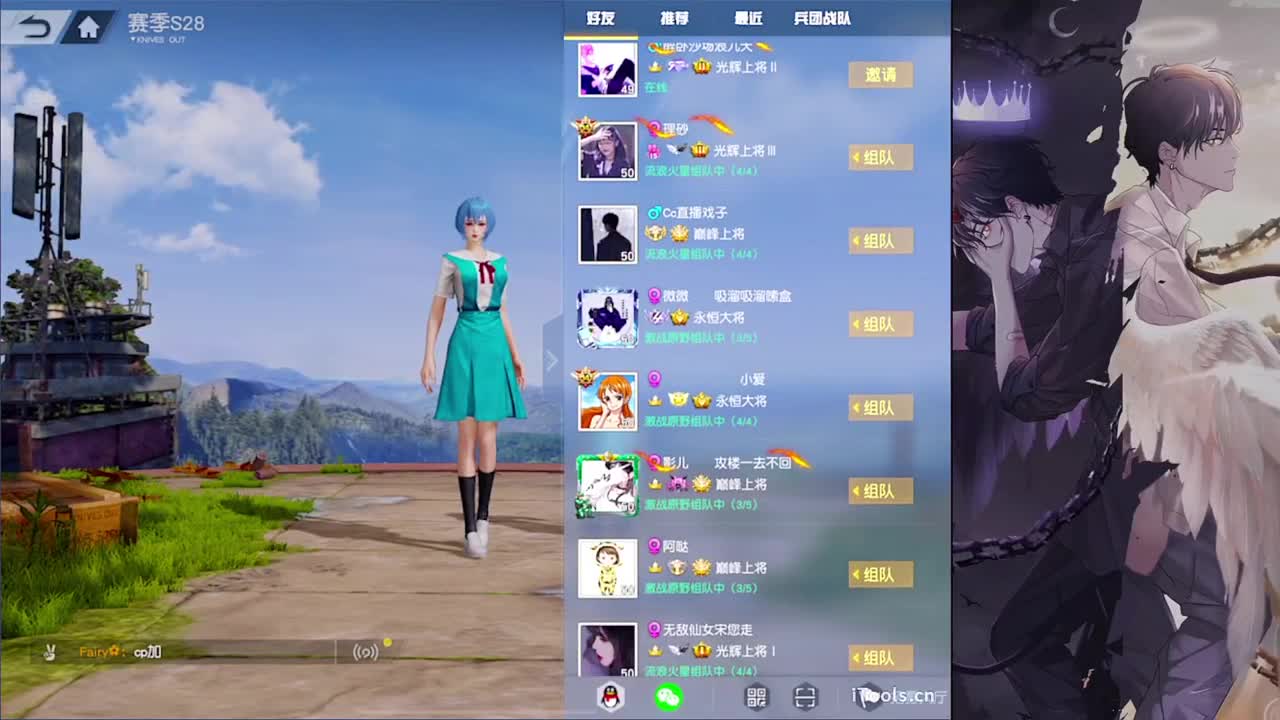Open the 最近 tab
1280x720 pixels.
(x=750, y=18)
